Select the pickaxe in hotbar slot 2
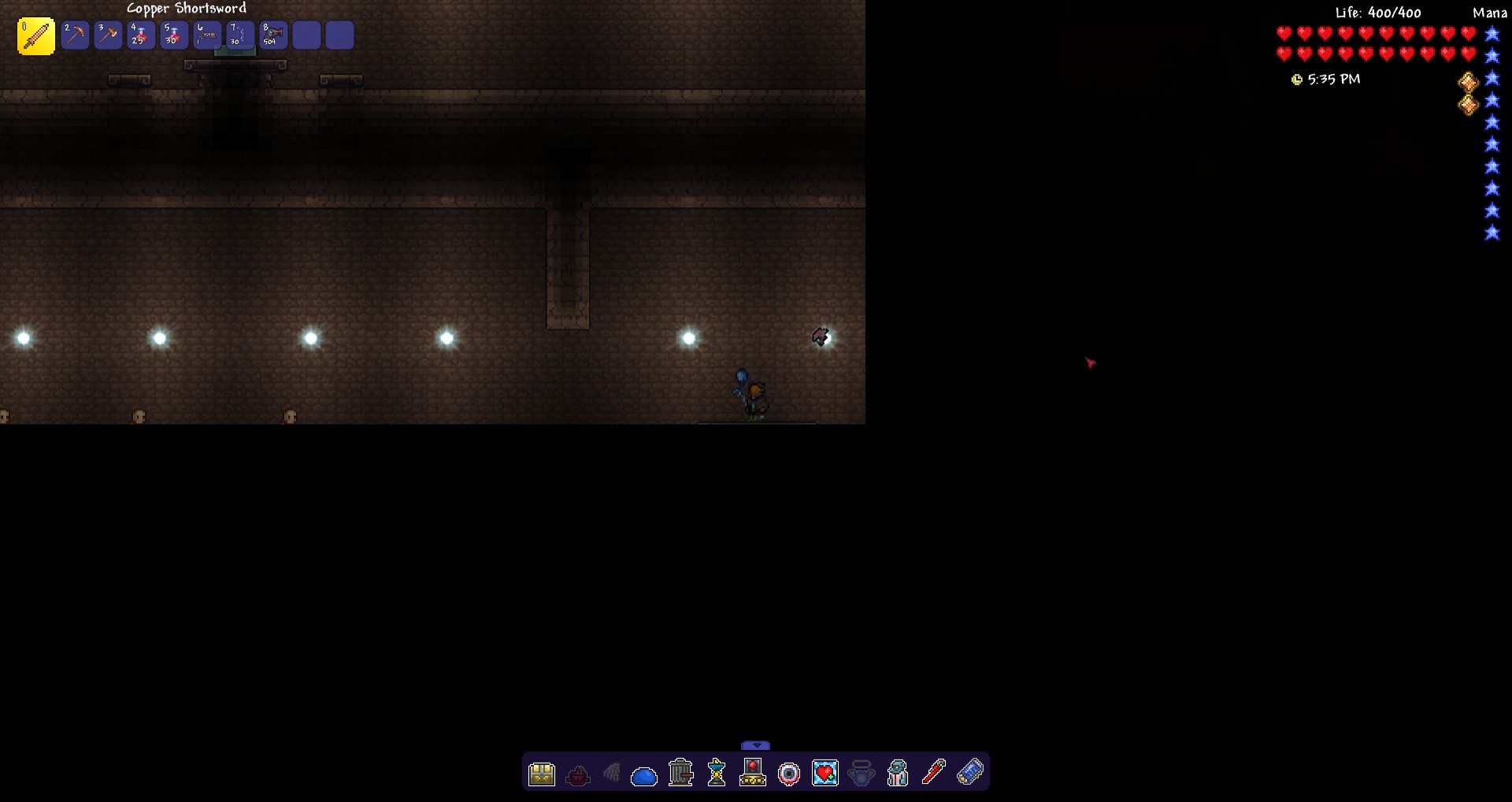This screenshot has width=1512, height=802. [x=76, y=35]
